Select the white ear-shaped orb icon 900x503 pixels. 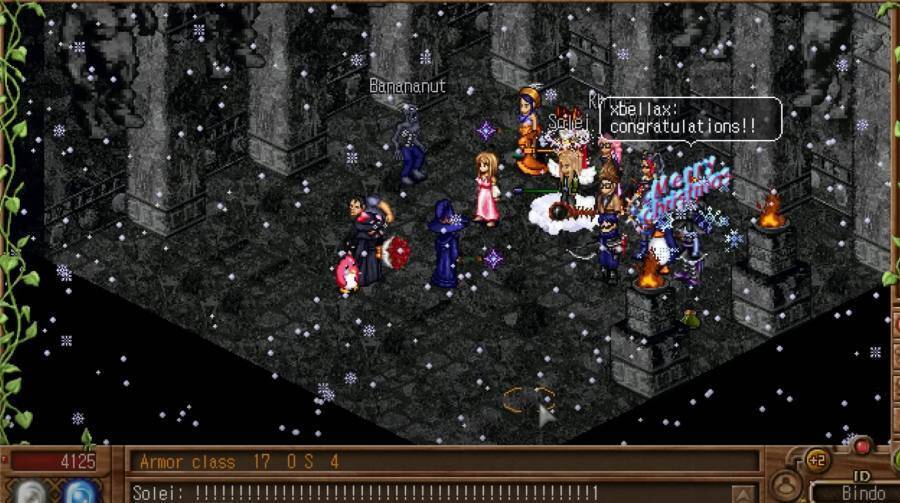coord(32,492)
